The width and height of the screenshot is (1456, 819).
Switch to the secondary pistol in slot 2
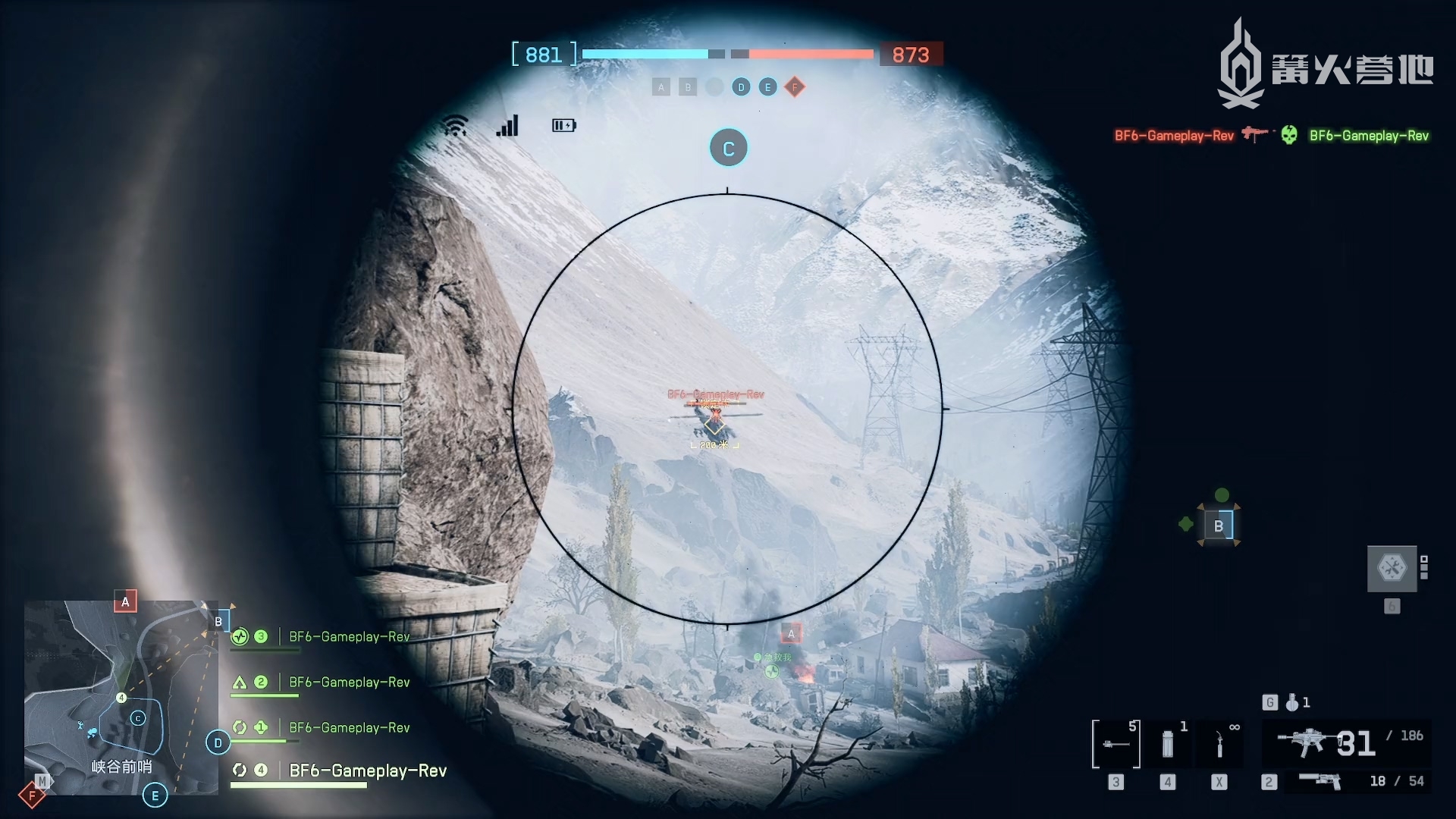point(1320,781)
